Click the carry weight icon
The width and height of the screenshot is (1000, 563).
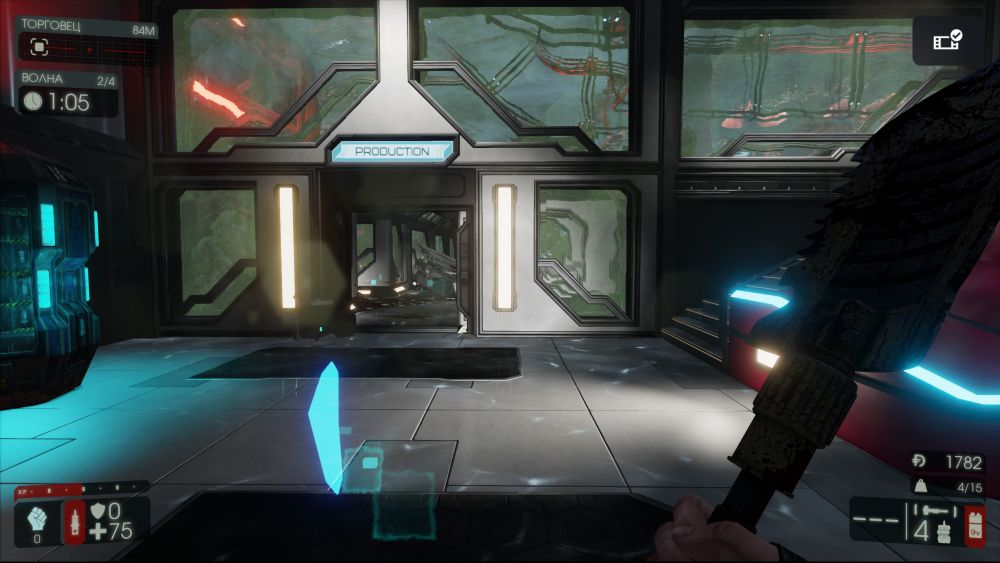point(919,485)
